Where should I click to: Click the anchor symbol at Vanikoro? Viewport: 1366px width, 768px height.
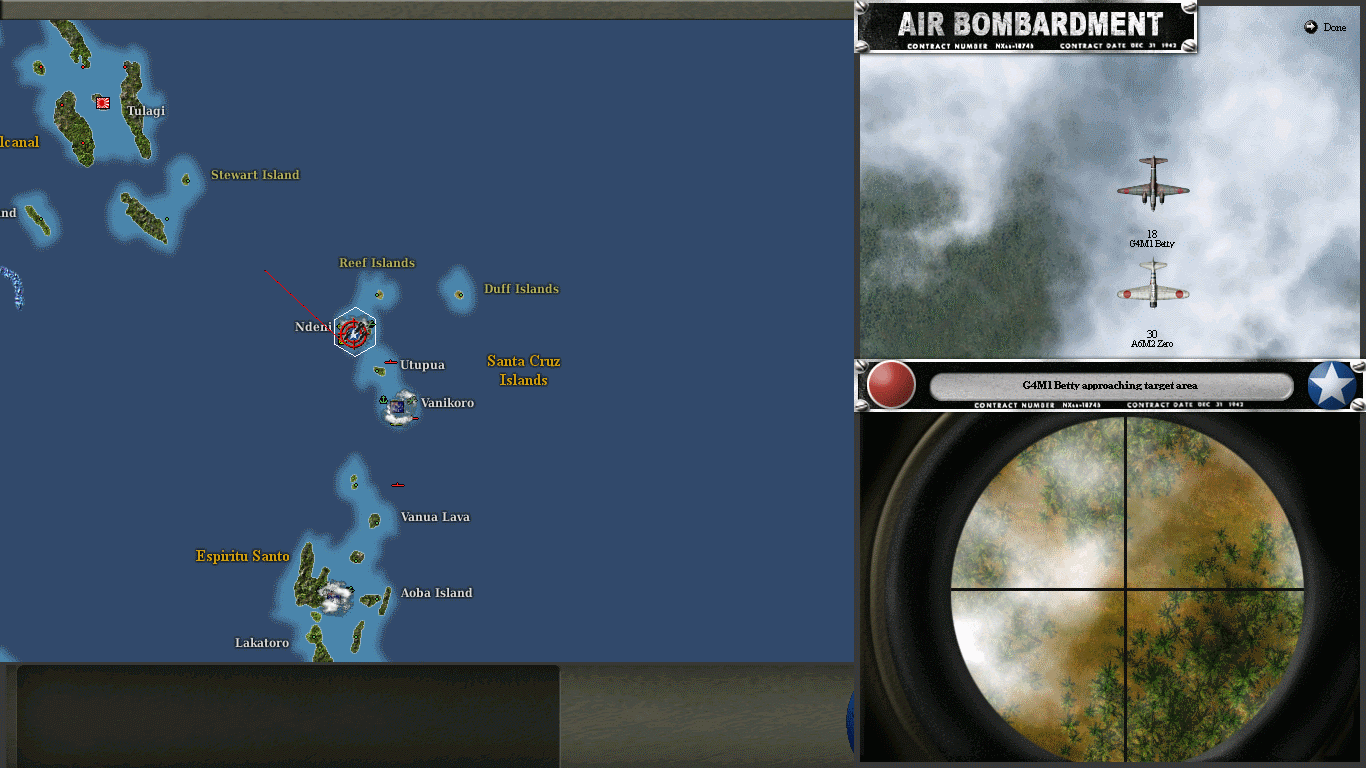coord(382,399)
